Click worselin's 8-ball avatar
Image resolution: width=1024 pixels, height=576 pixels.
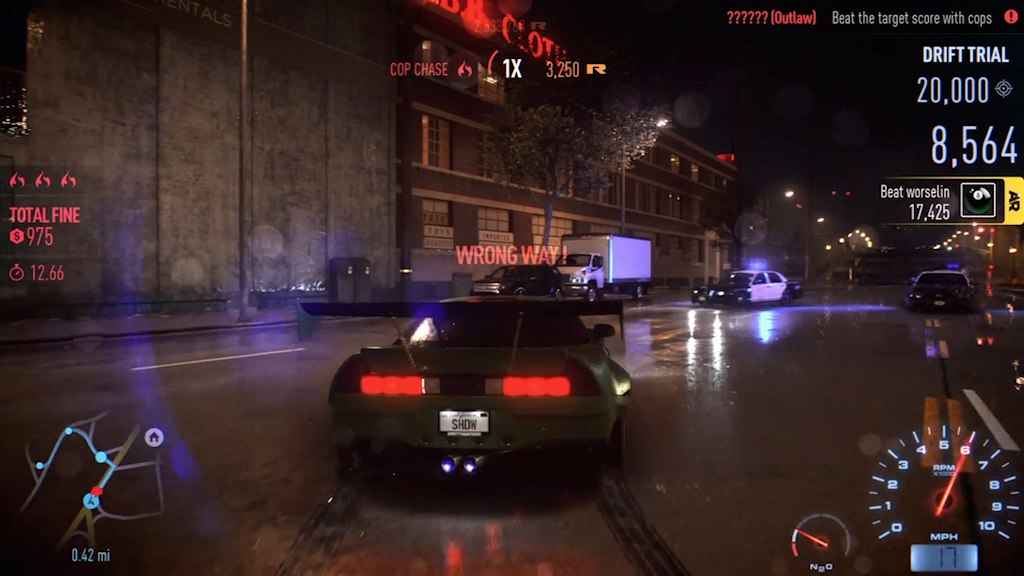978,200
